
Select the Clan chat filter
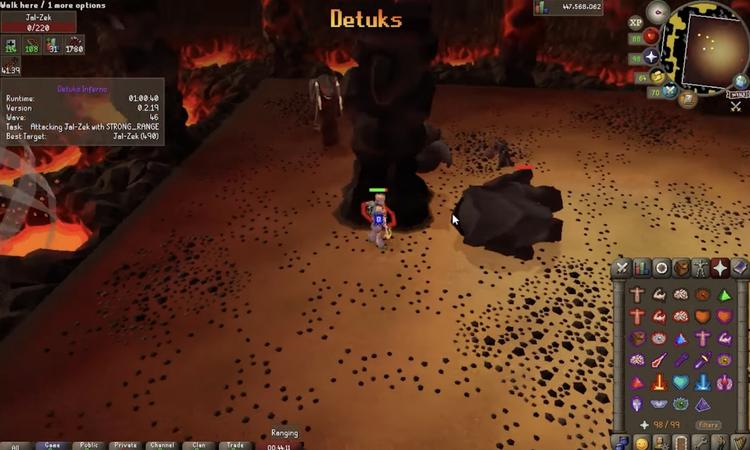(x=198, y=445)
